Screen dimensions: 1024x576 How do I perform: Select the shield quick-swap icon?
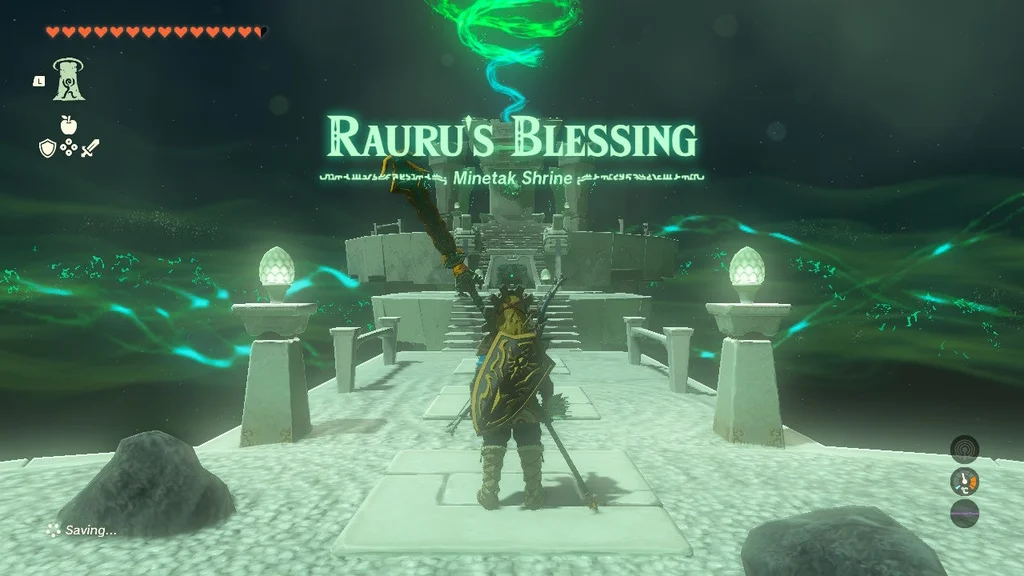coord(46,148)
